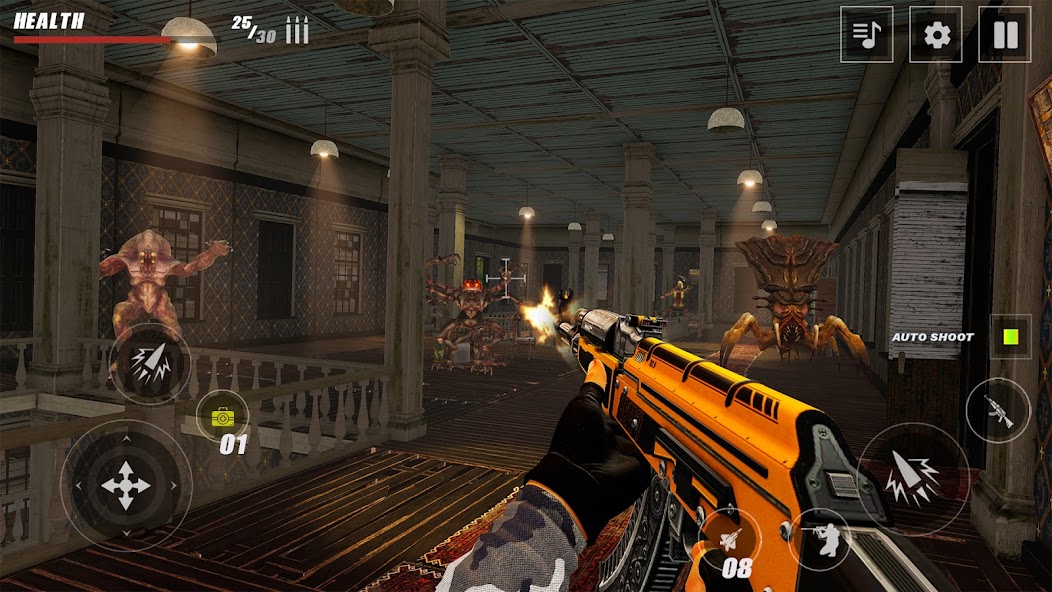Screen dimensions: 1052x592
Task: Switch weapon using the rifle icon
Action: tap(997, 409)
